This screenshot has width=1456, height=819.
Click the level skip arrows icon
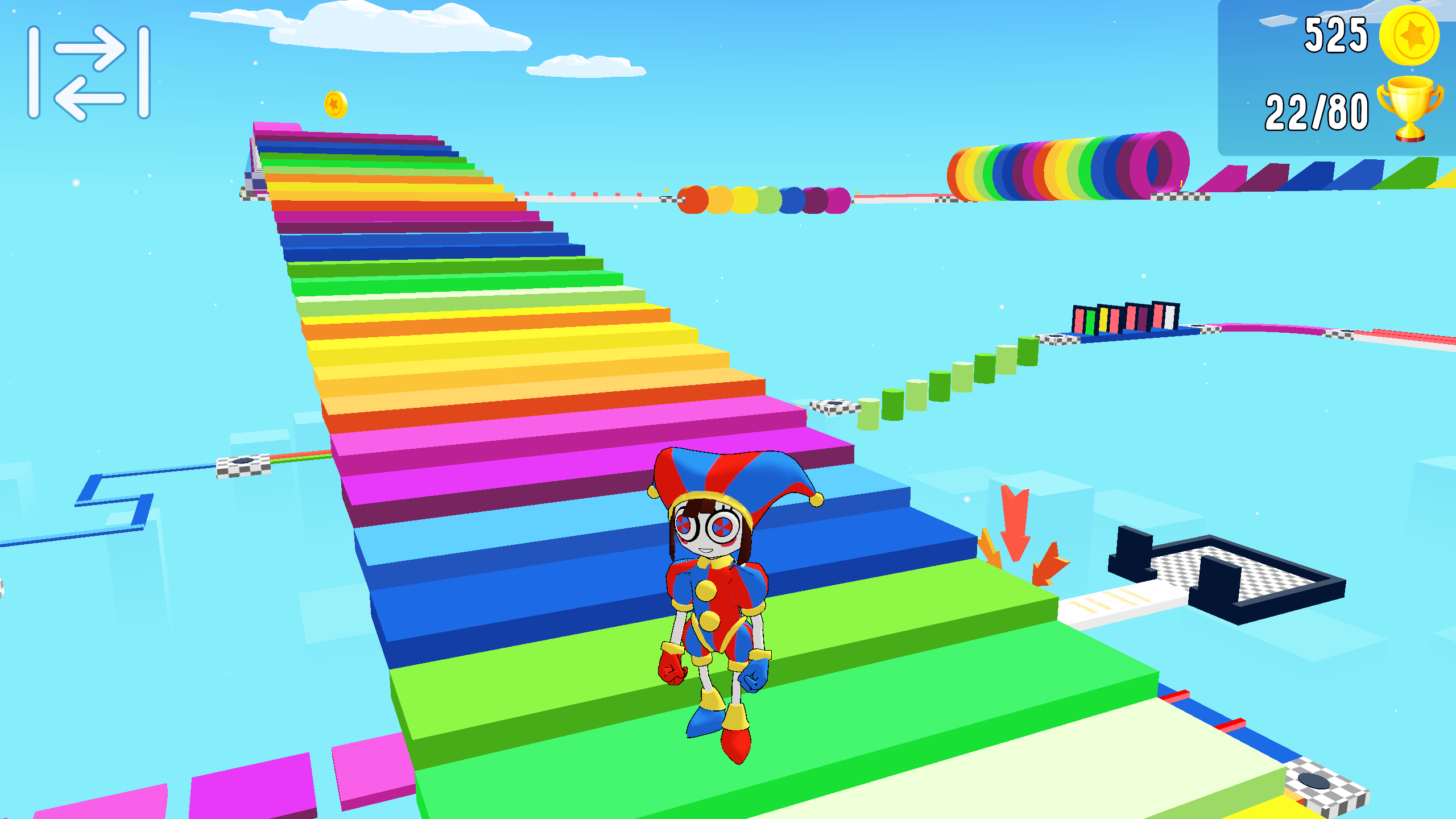tap(88, 71)
